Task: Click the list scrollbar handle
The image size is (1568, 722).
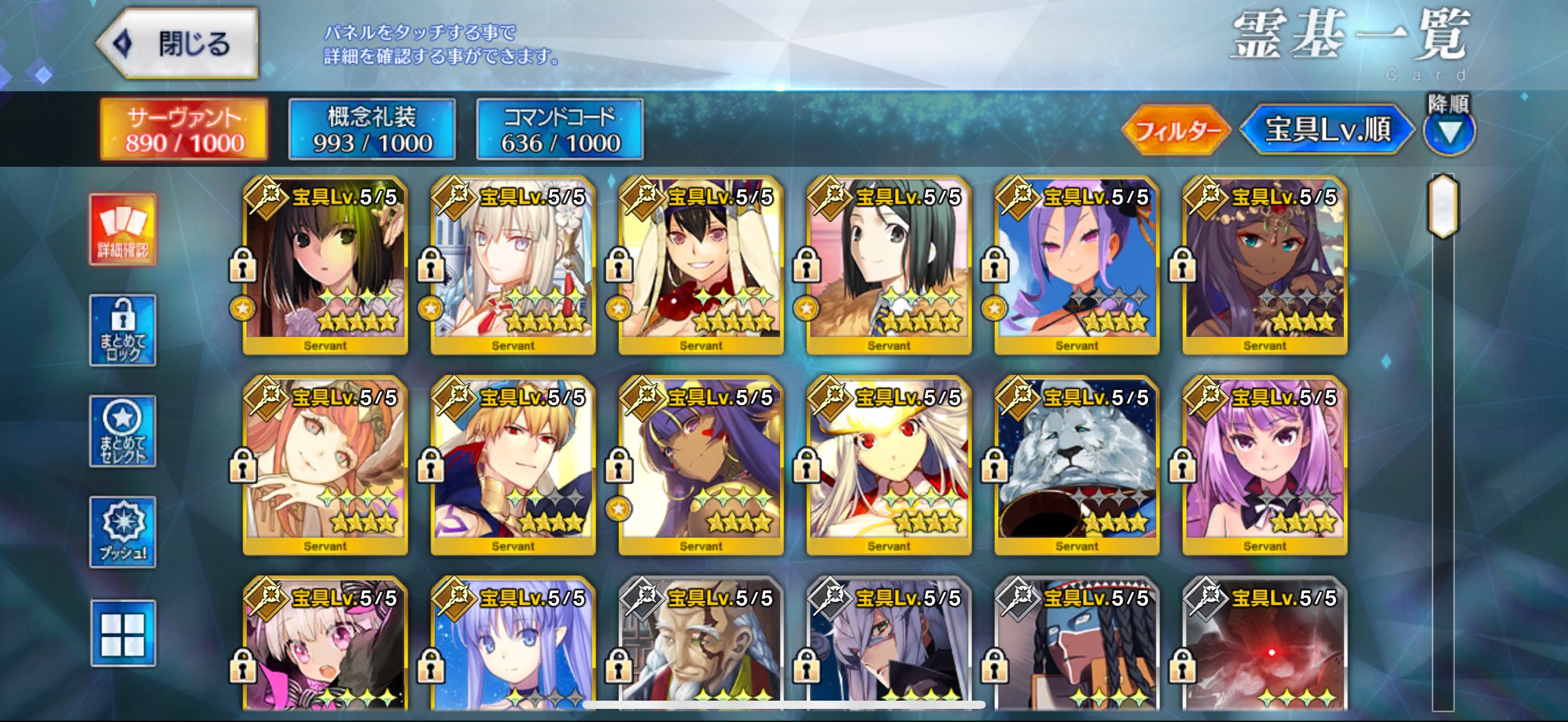Action: [x=1443, y=205]
